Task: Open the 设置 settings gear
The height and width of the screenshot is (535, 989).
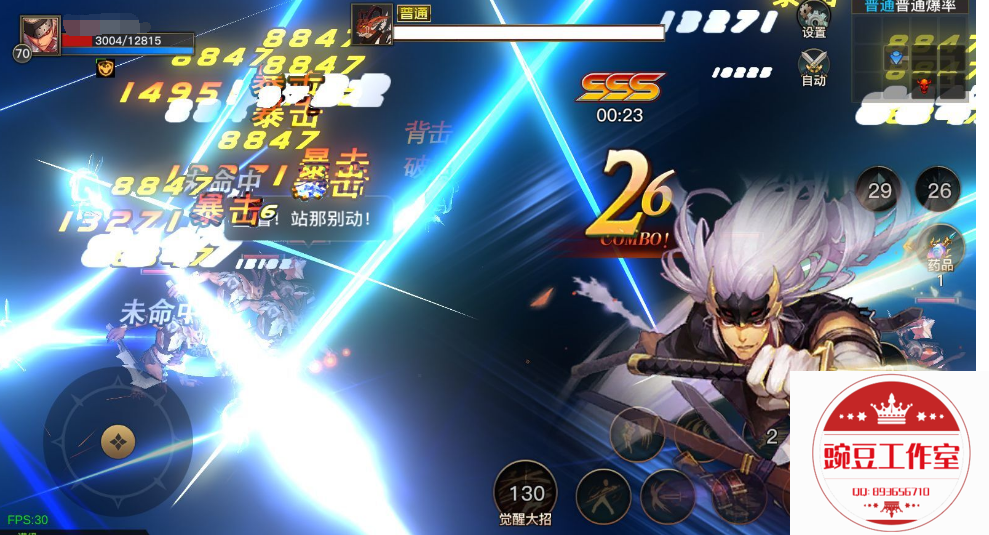Action: pos(814,17)
